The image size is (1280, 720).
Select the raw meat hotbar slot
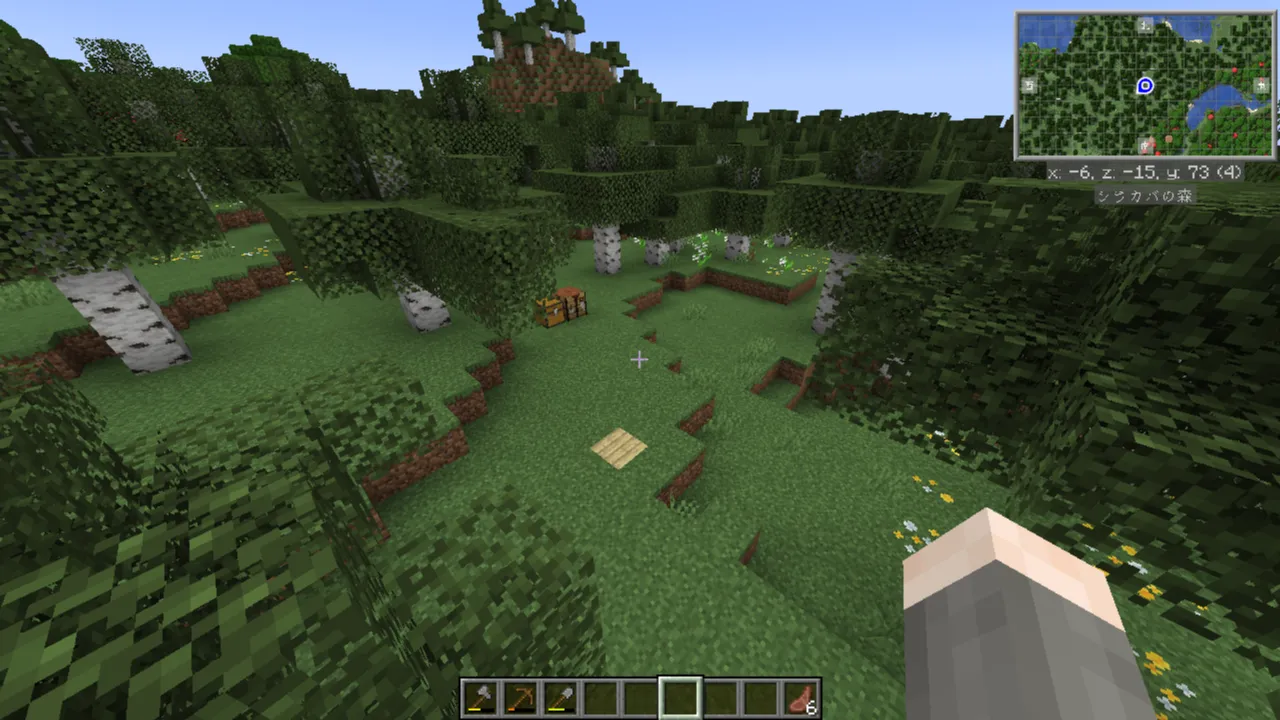tap(801, 698)
